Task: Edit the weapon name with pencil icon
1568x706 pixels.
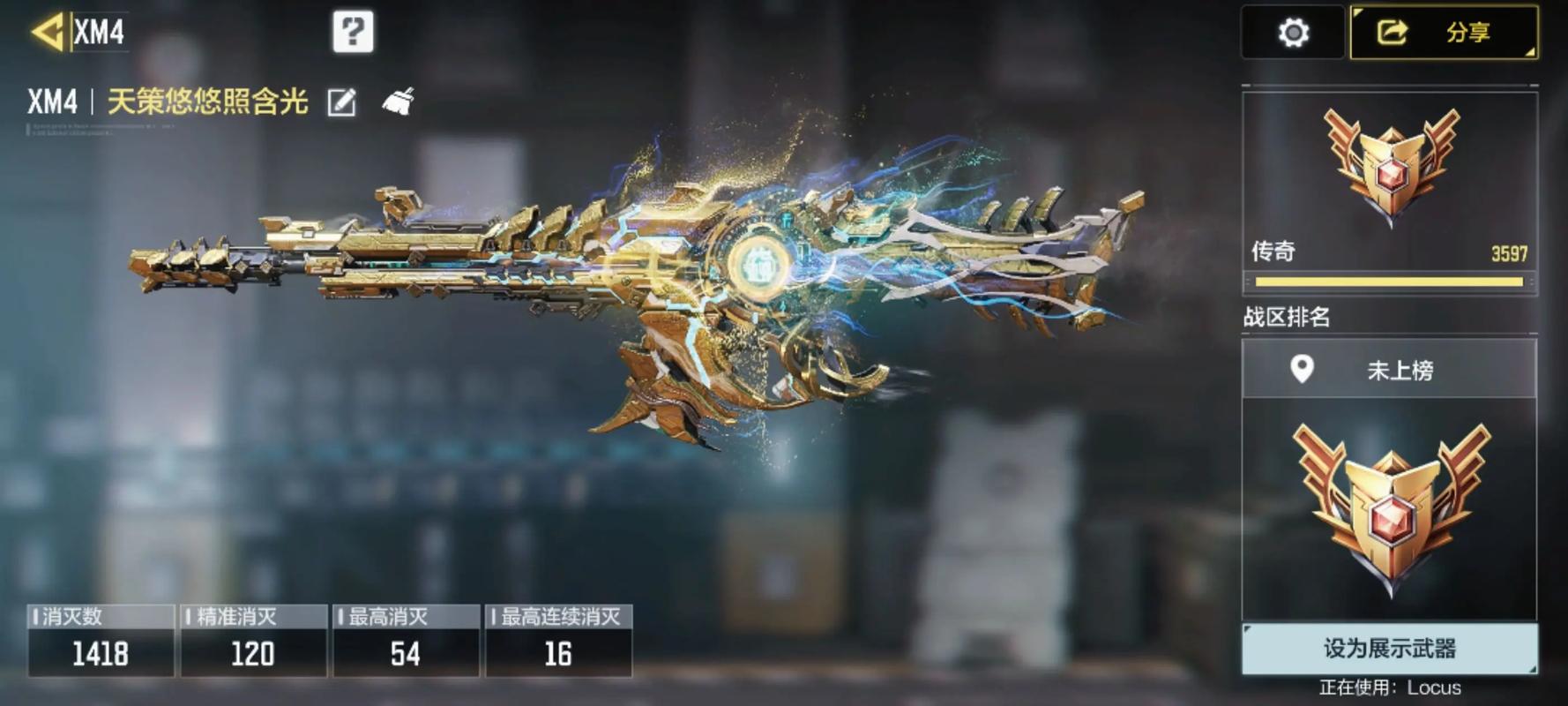Action: [x=341, y=103]
